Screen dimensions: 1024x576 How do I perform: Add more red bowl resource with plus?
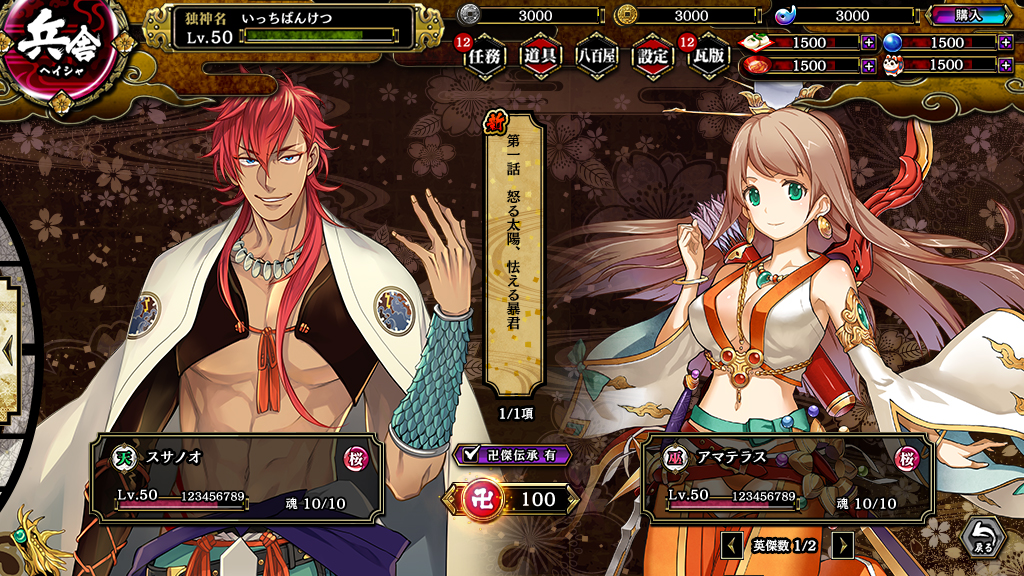[x=868, y=66]
